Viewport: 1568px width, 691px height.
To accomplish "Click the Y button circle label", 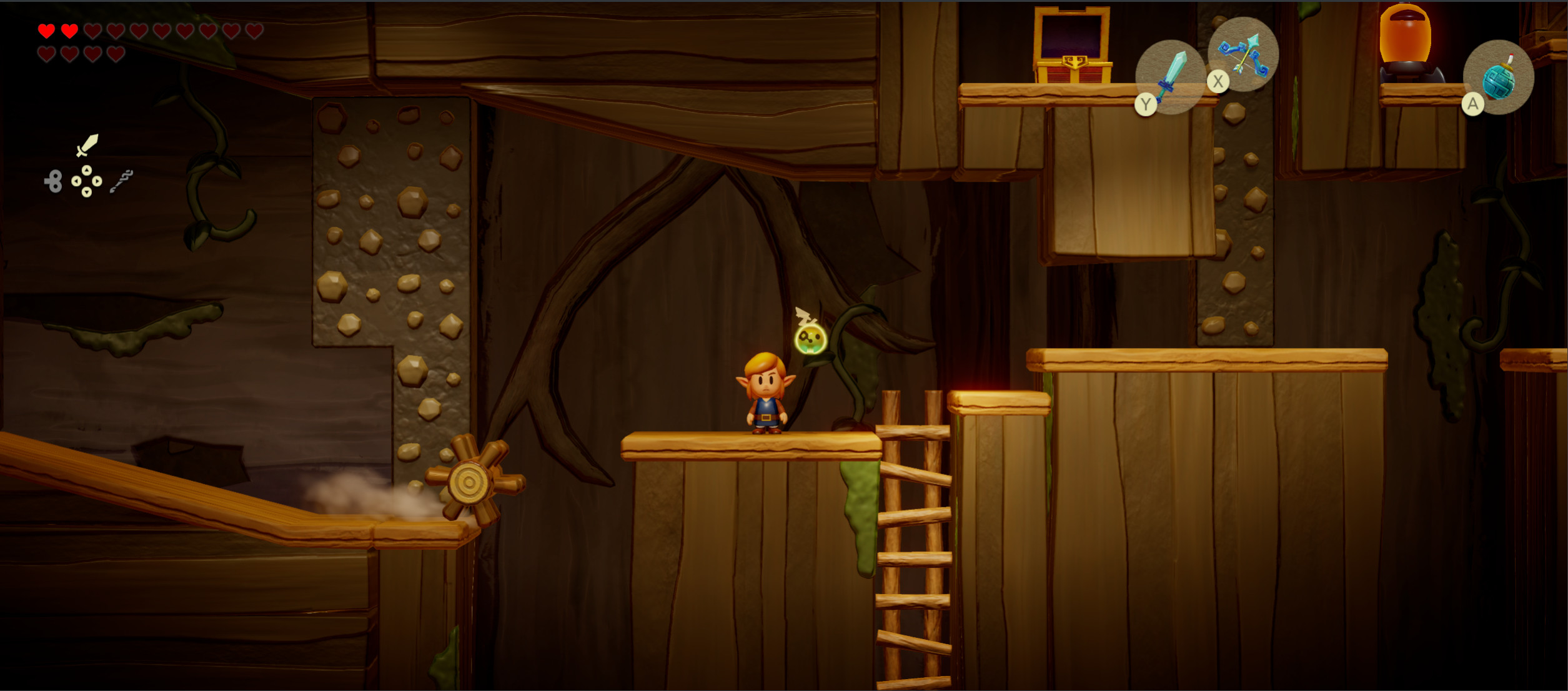I will [x=1145, y=104].
